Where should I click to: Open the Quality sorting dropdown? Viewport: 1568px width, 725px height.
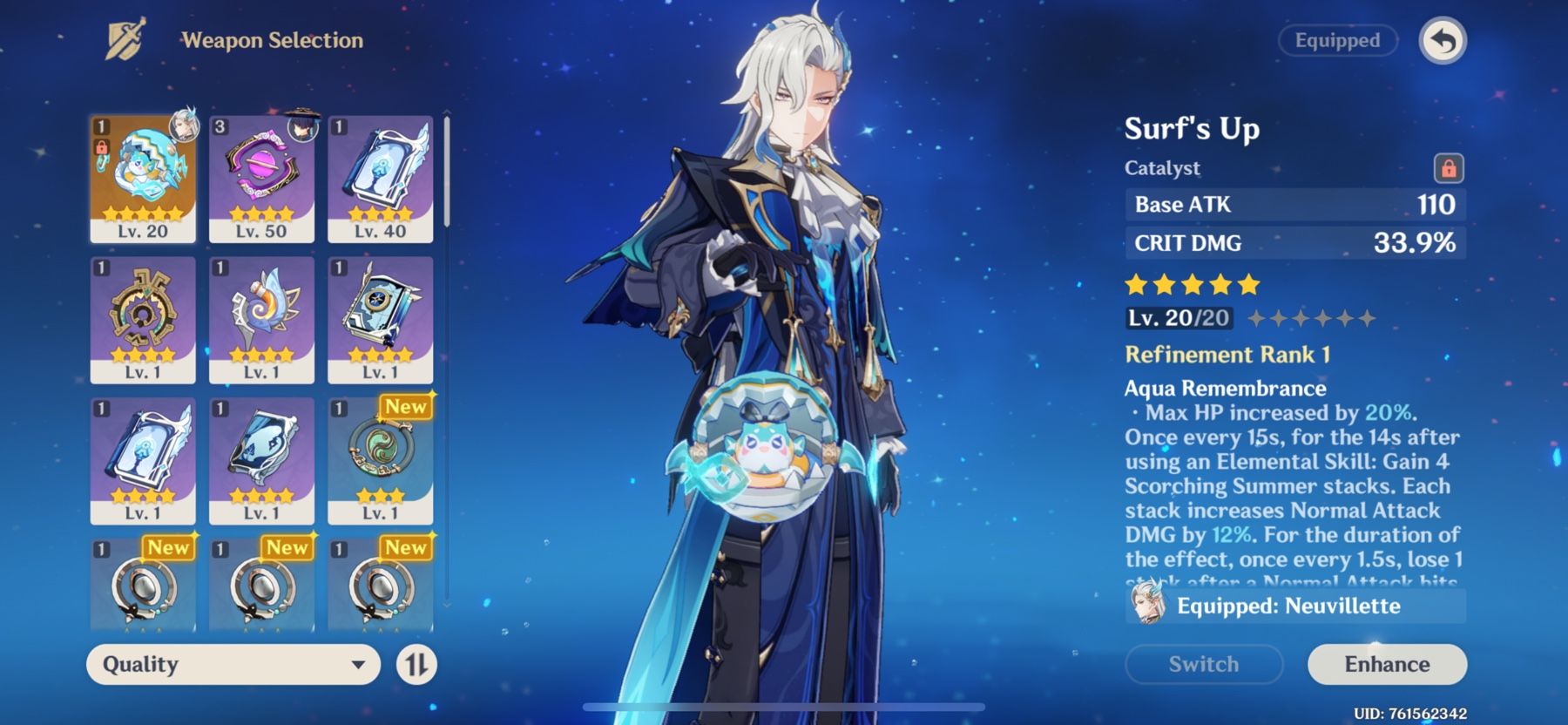(233, 665)
